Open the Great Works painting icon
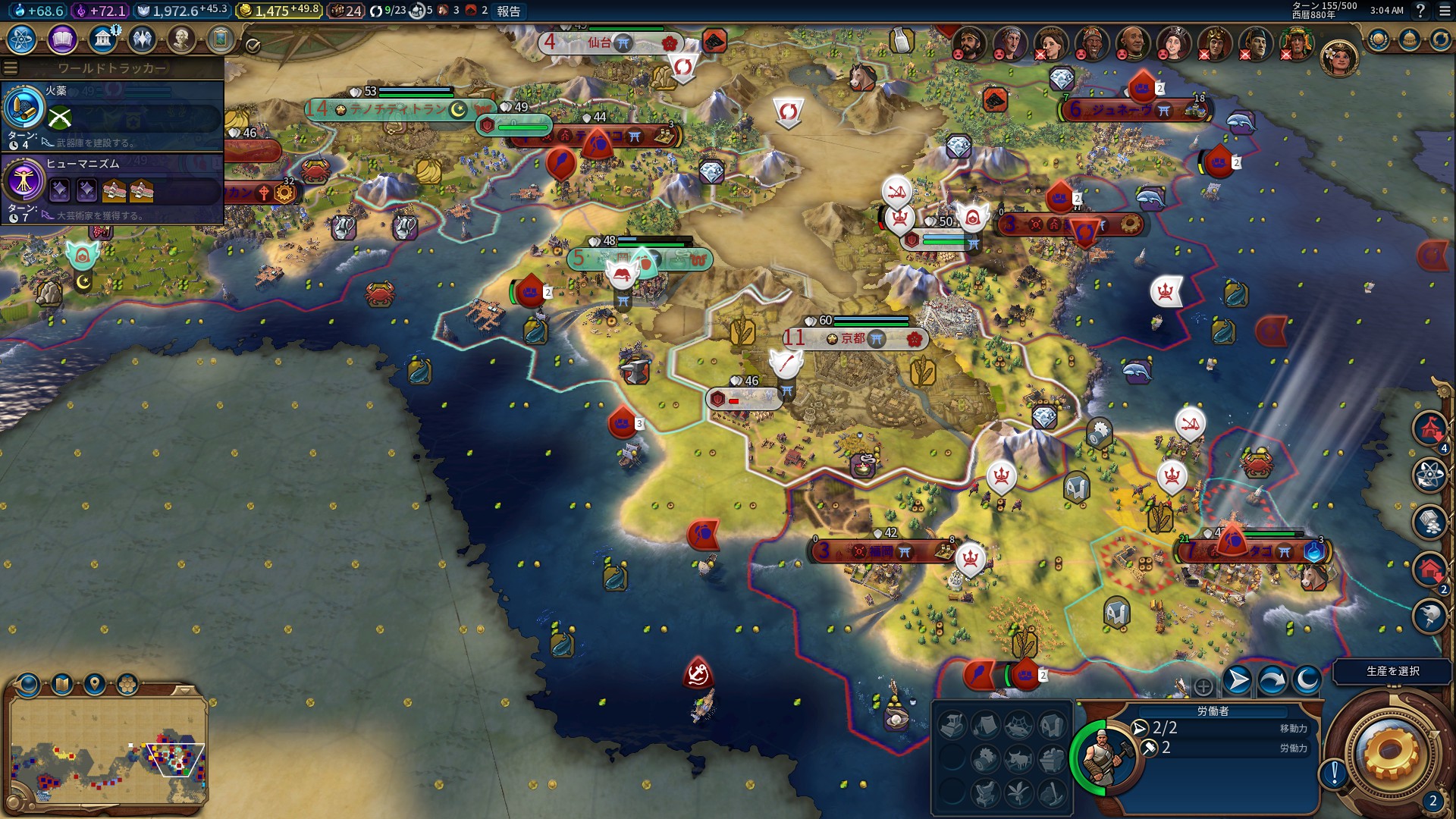The image size is (1456, 819). click(221, 39)
